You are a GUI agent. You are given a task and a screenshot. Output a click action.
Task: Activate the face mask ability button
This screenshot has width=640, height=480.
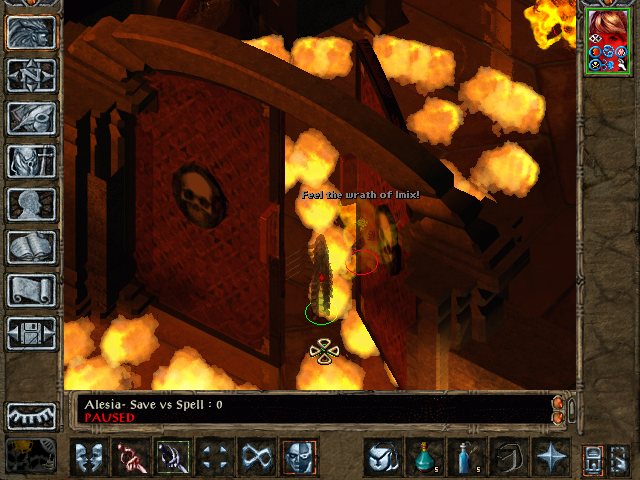[299, 456]
